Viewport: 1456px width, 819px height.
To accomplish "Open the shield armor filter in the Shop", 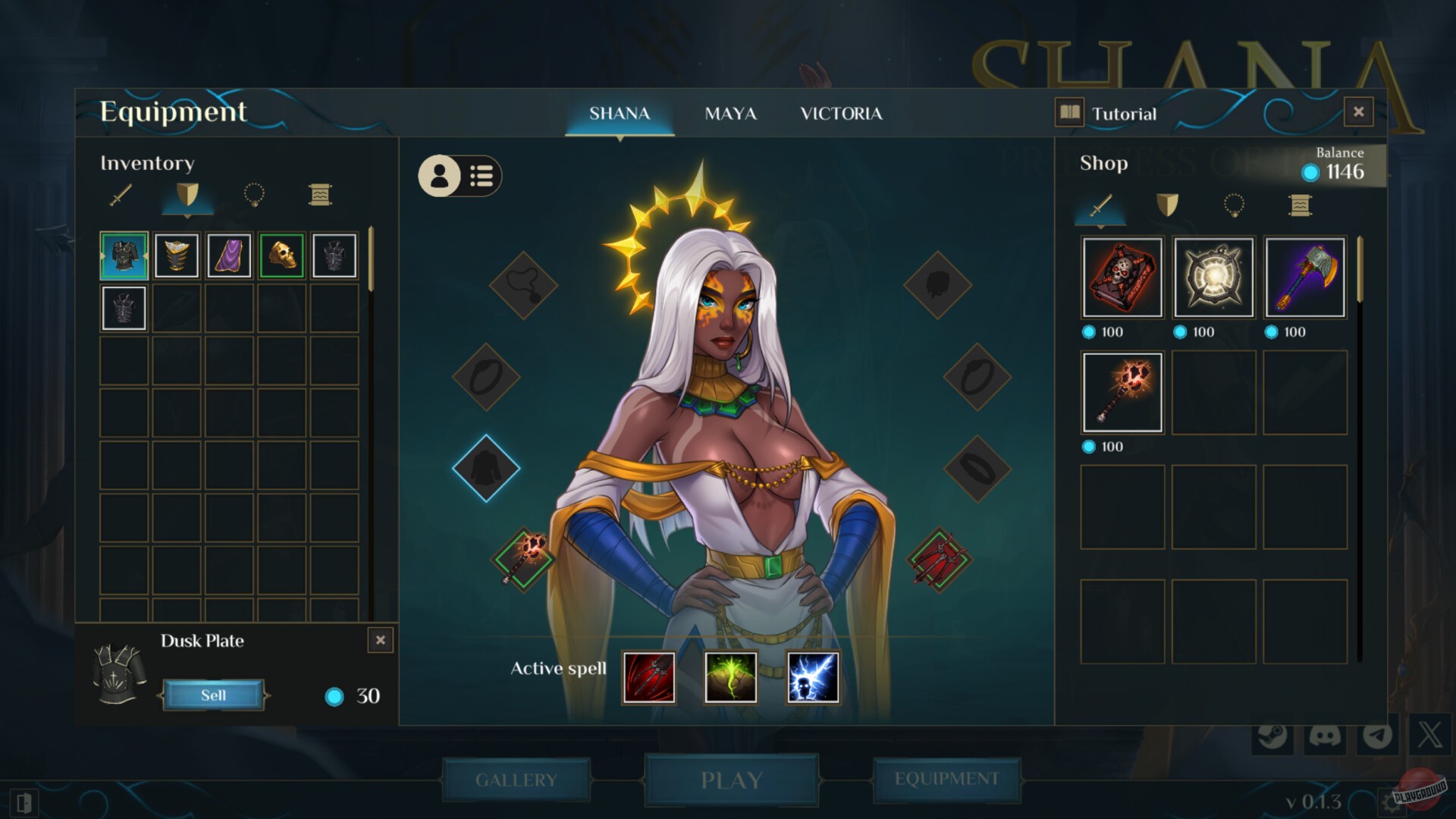I will (1169, 206).
